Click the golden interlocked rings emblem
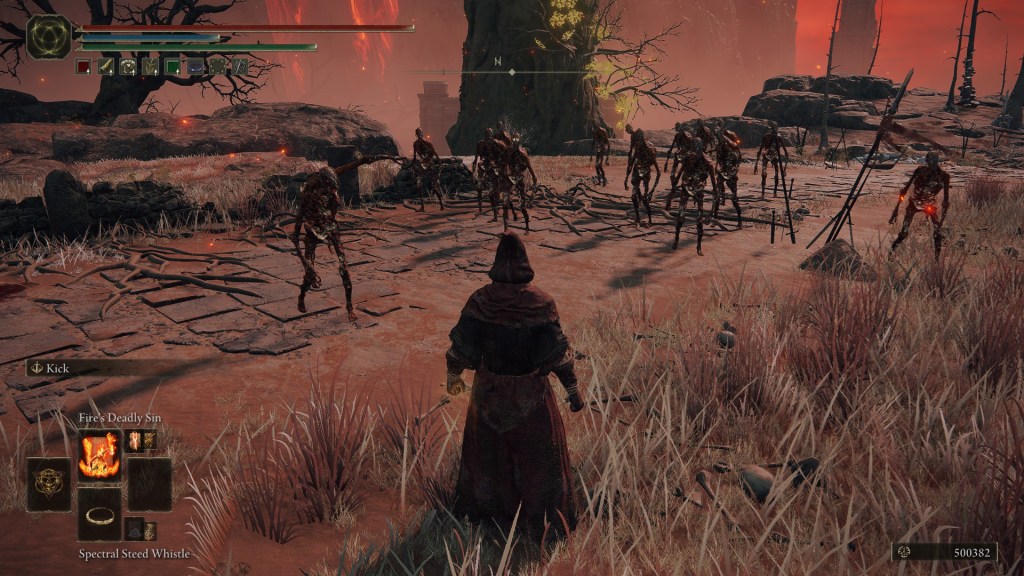 click(48, 37)
